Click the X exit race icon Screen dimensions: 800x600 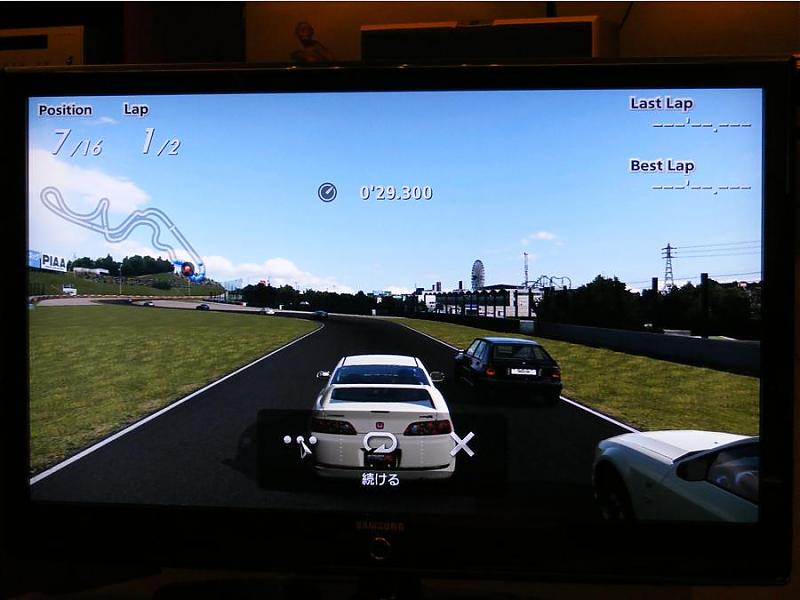pos(462,443)
